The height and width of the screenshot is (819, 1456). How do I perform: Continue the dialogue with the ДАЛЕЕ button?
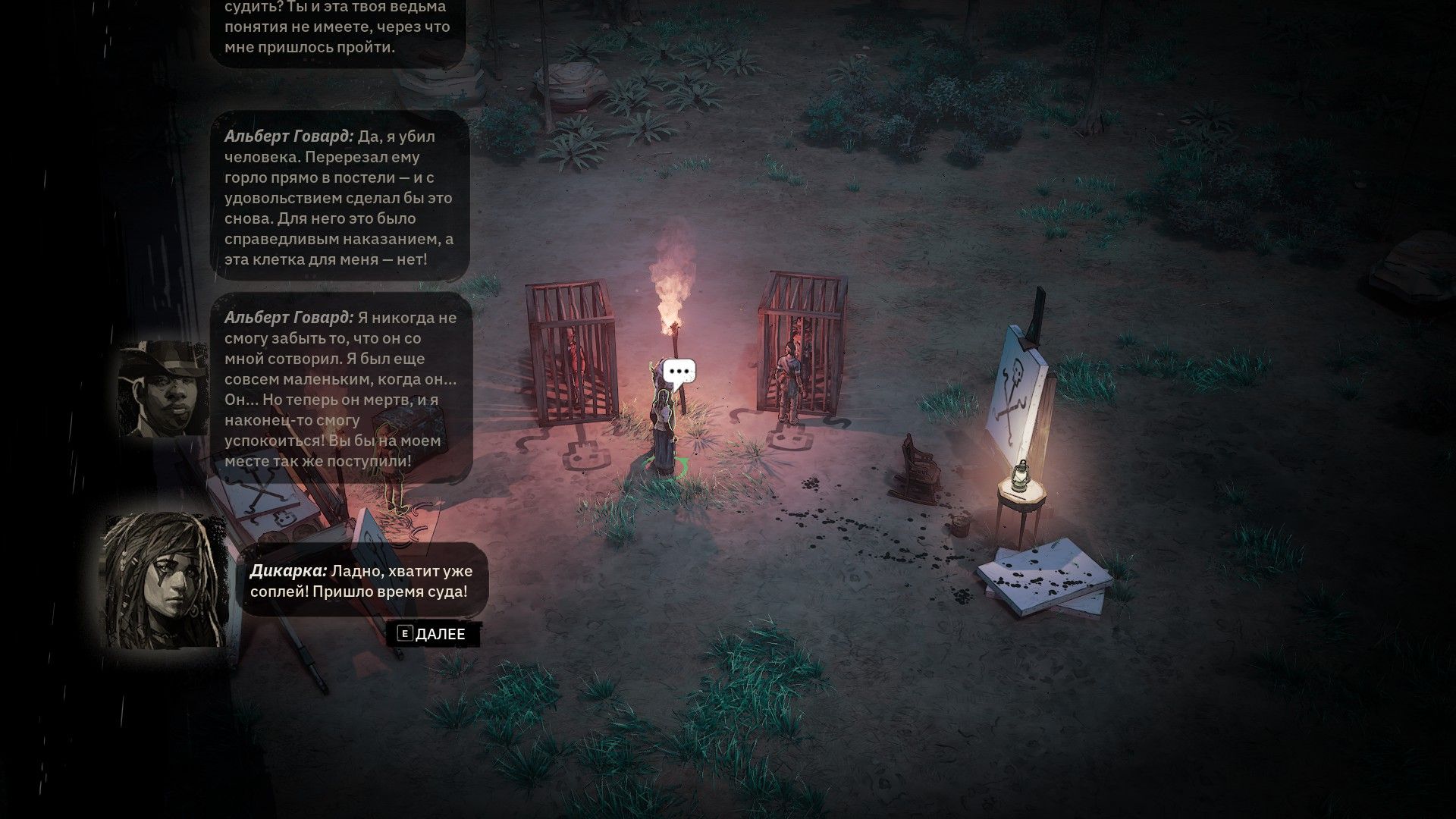pyautogui.click(x=433, y=634)
